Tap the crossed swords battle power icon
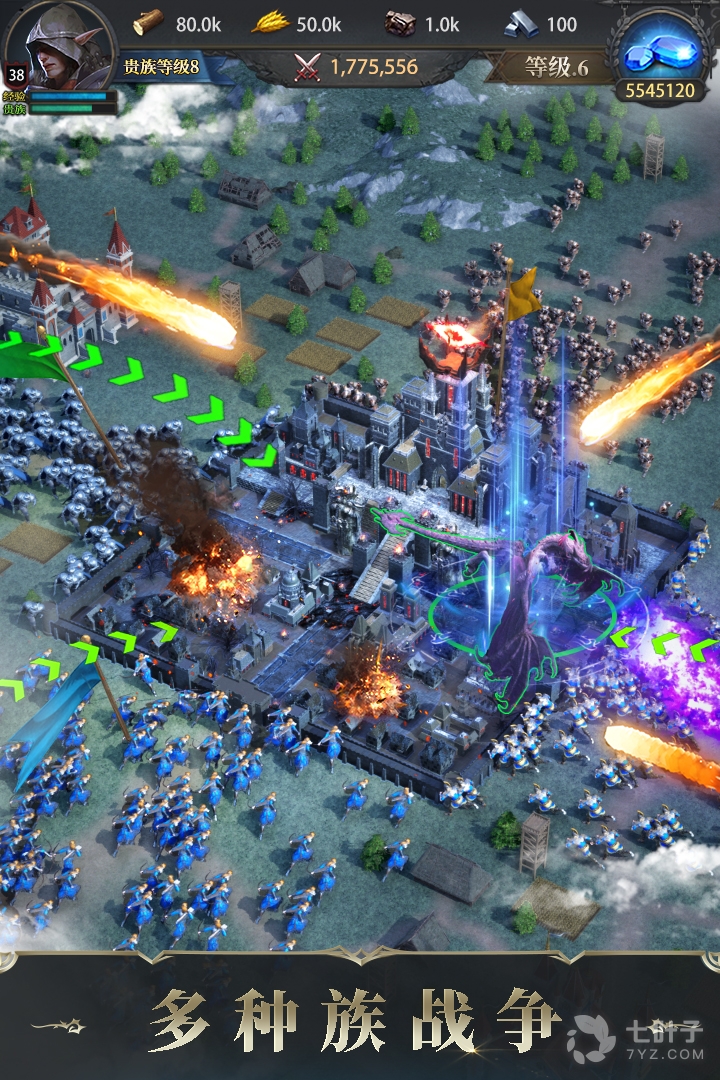The image size is (720, 1080). click(x=308, y=67)
